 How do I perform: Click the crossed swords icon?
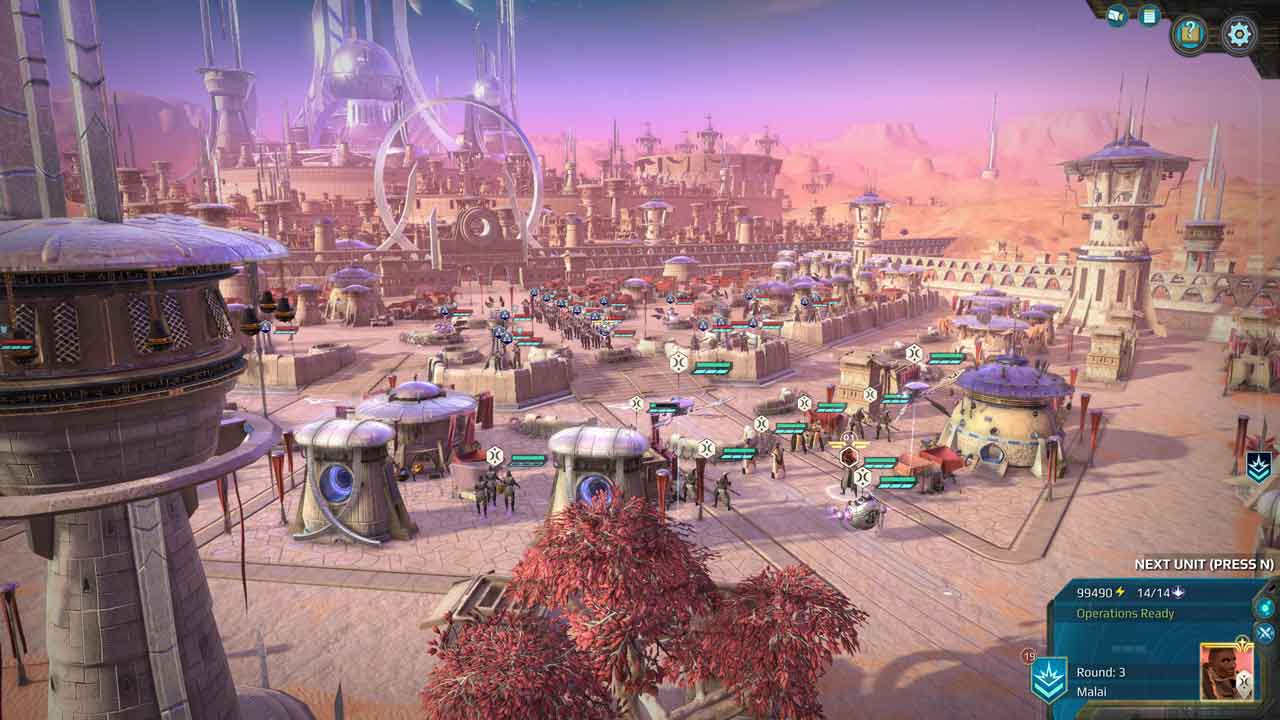click(x=1265, y=633)
